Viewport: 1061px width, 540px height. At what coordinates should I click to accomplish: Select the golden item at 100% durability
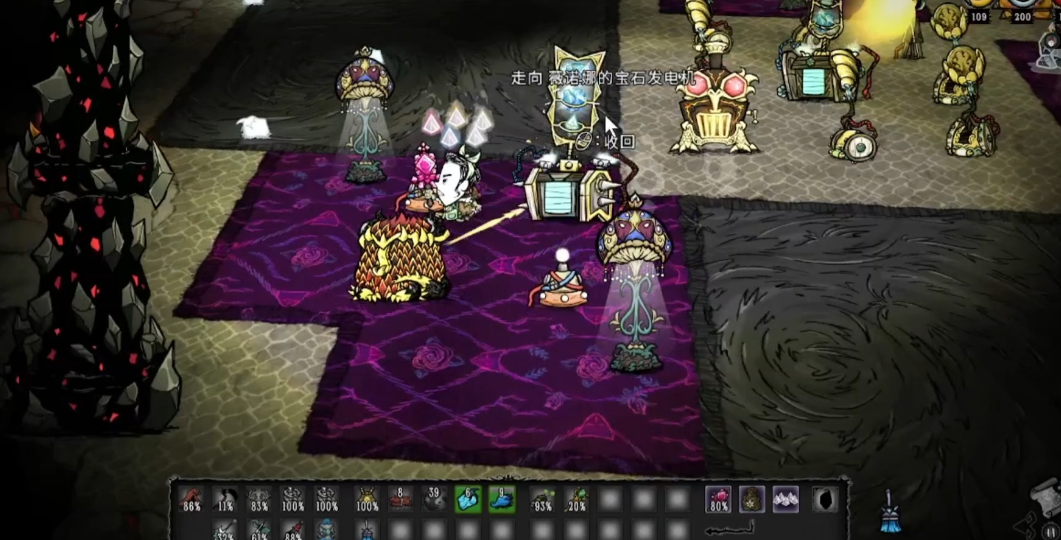tap(366, 498)
